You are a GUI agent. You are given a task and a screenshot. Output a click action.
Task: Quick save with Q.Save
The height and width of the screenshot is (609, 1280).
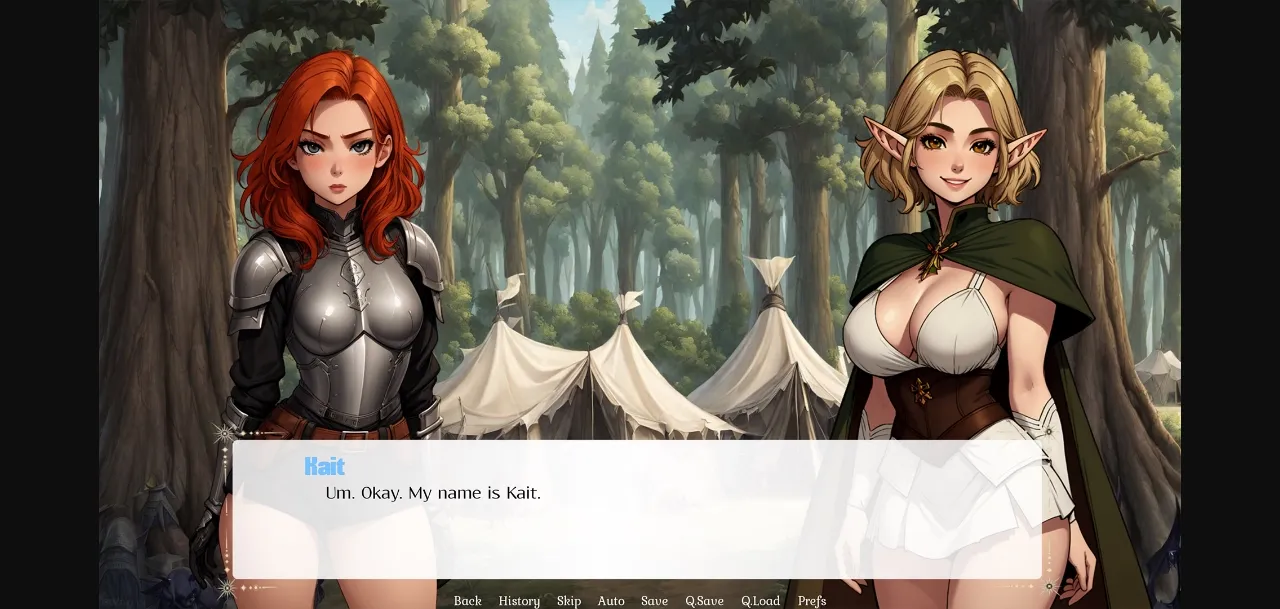[704, 601]
